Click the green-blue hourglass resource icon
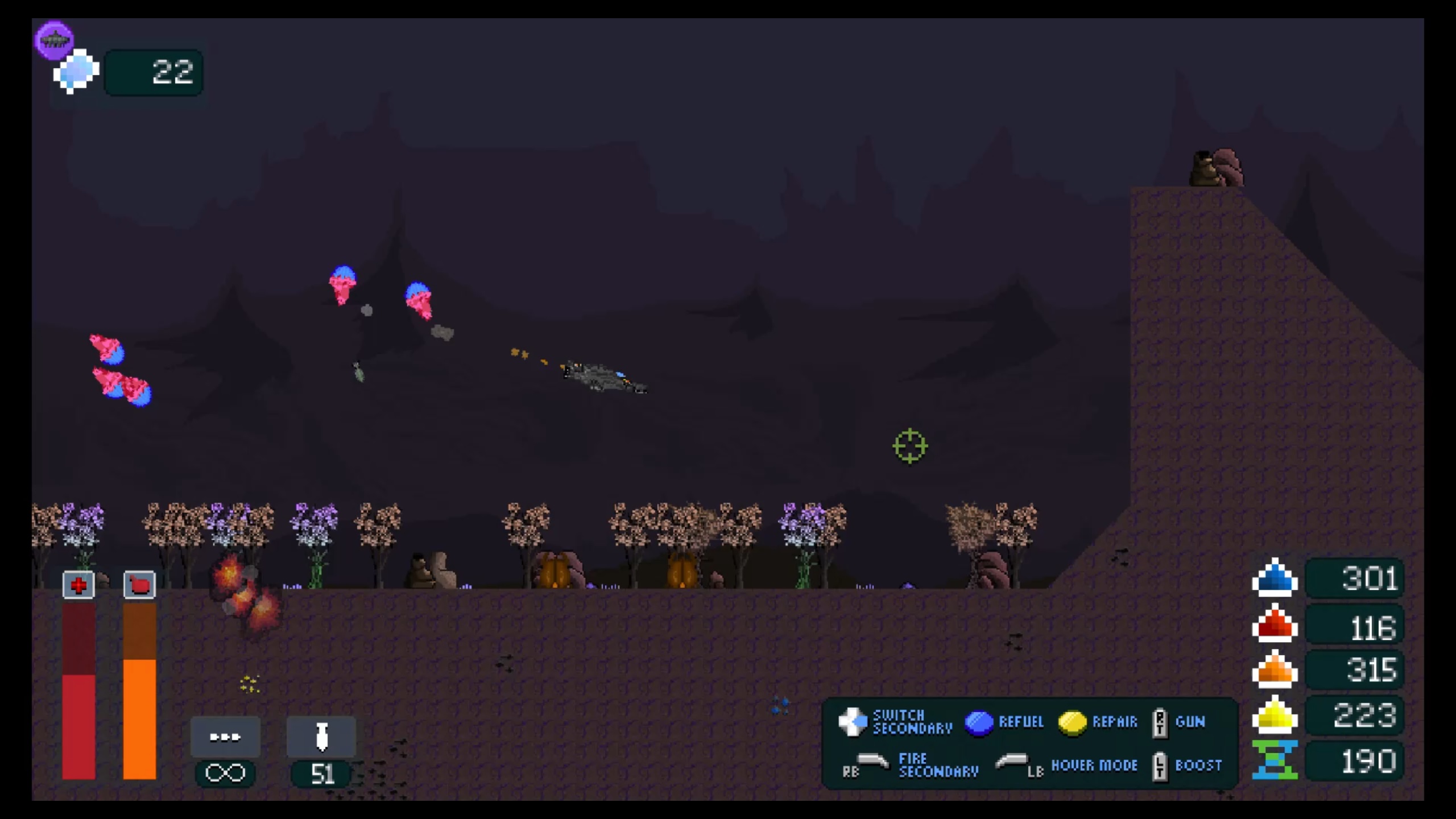 [x=1275, y=760]
